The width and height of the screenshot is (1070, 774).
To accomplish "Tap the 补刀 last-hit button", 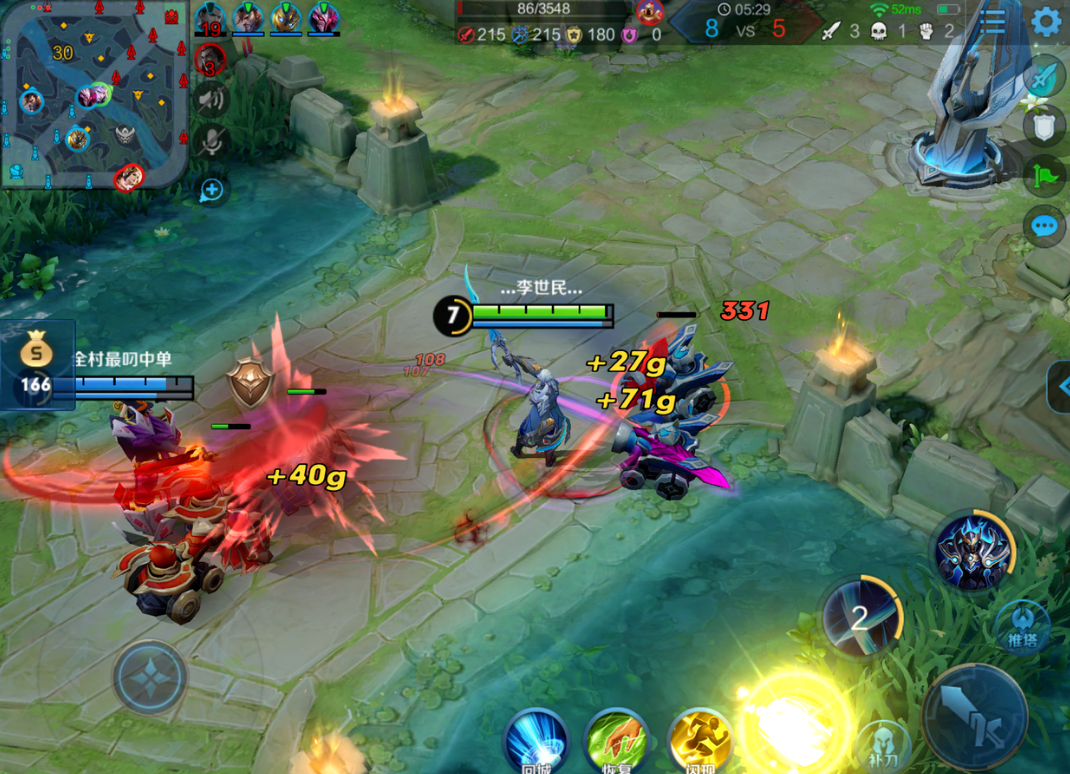I will tap(883, 745).
